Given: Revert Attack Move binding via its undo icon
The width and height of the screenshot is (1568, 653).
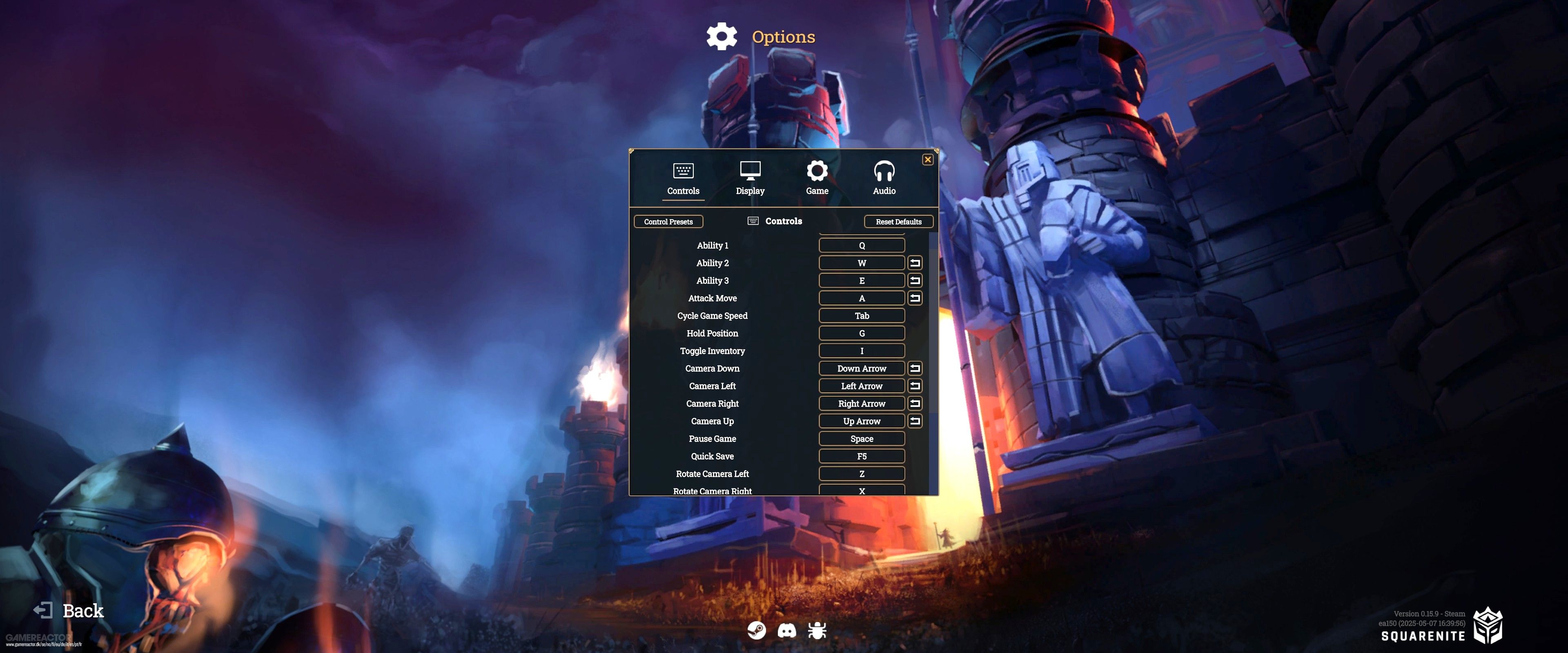Looking at the screenshot, I should click(x=915, y=298).
